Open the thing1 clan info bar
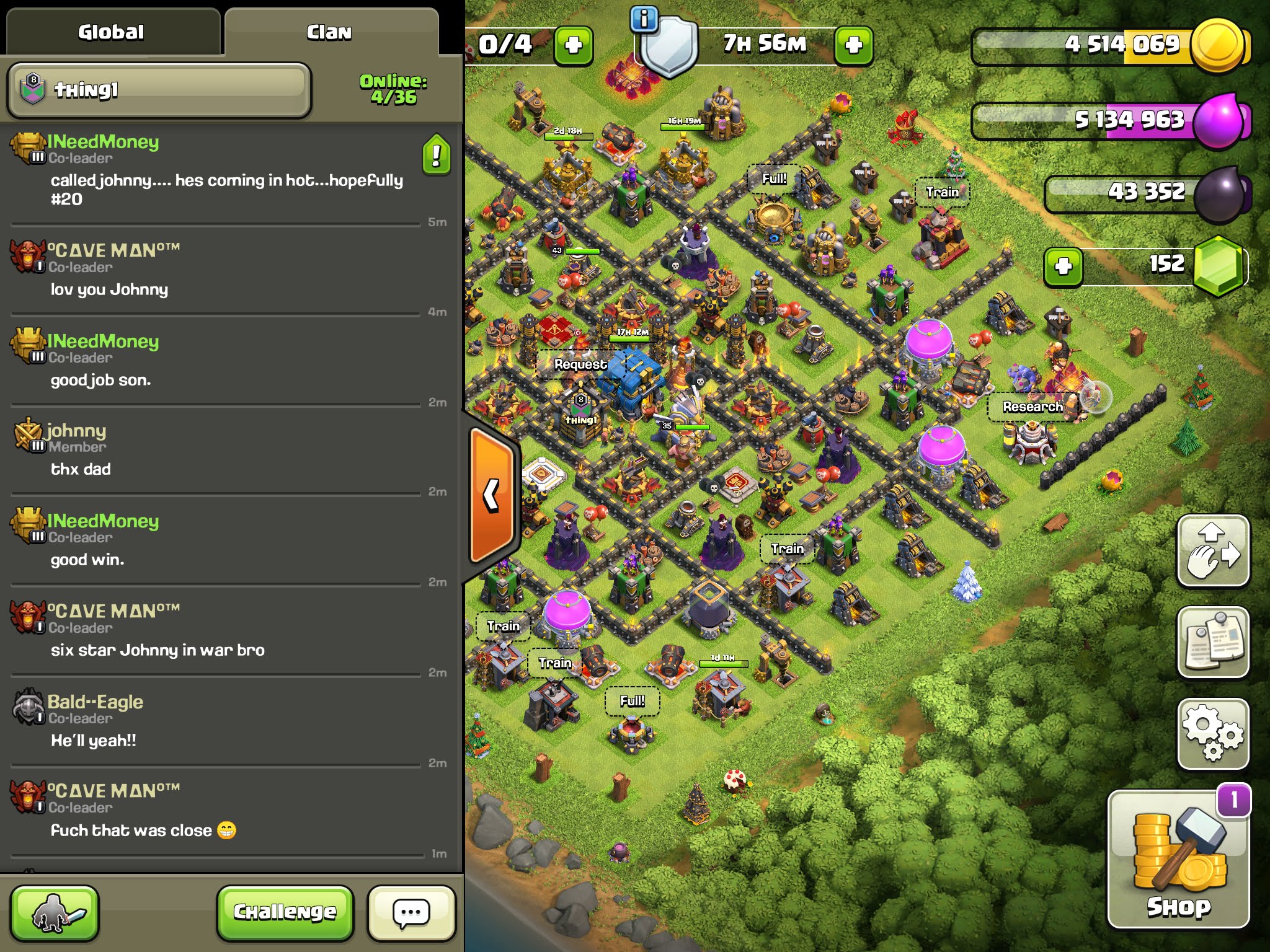 coord(159,90)
